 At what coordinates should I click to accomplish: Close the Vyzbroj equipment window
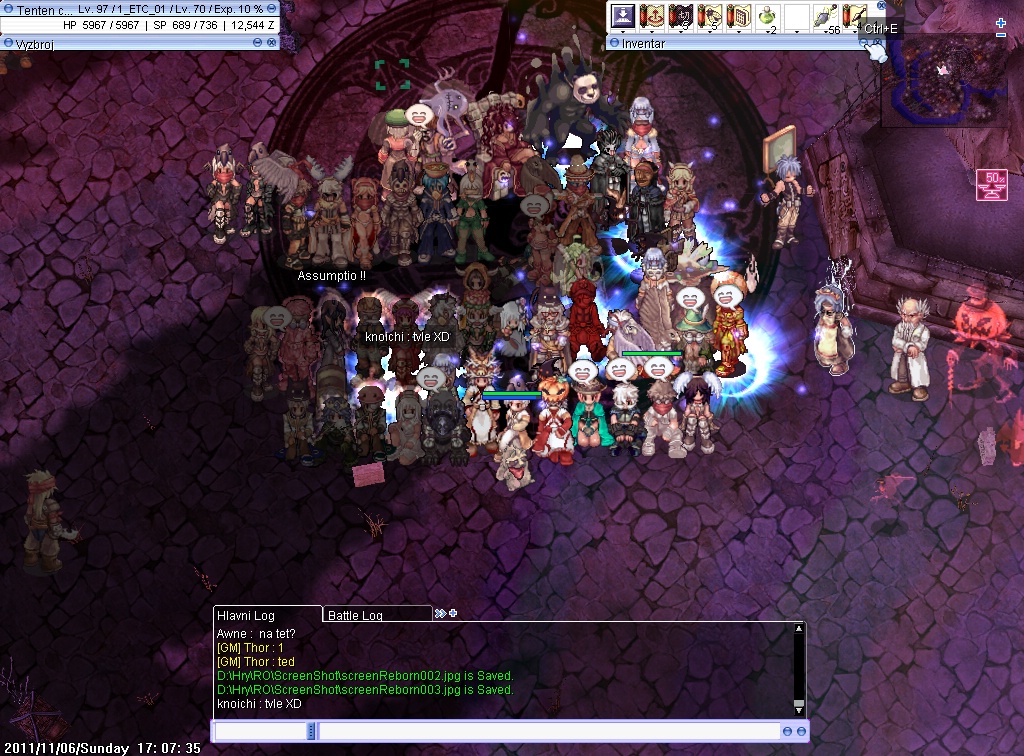click(x=272, y=43)
